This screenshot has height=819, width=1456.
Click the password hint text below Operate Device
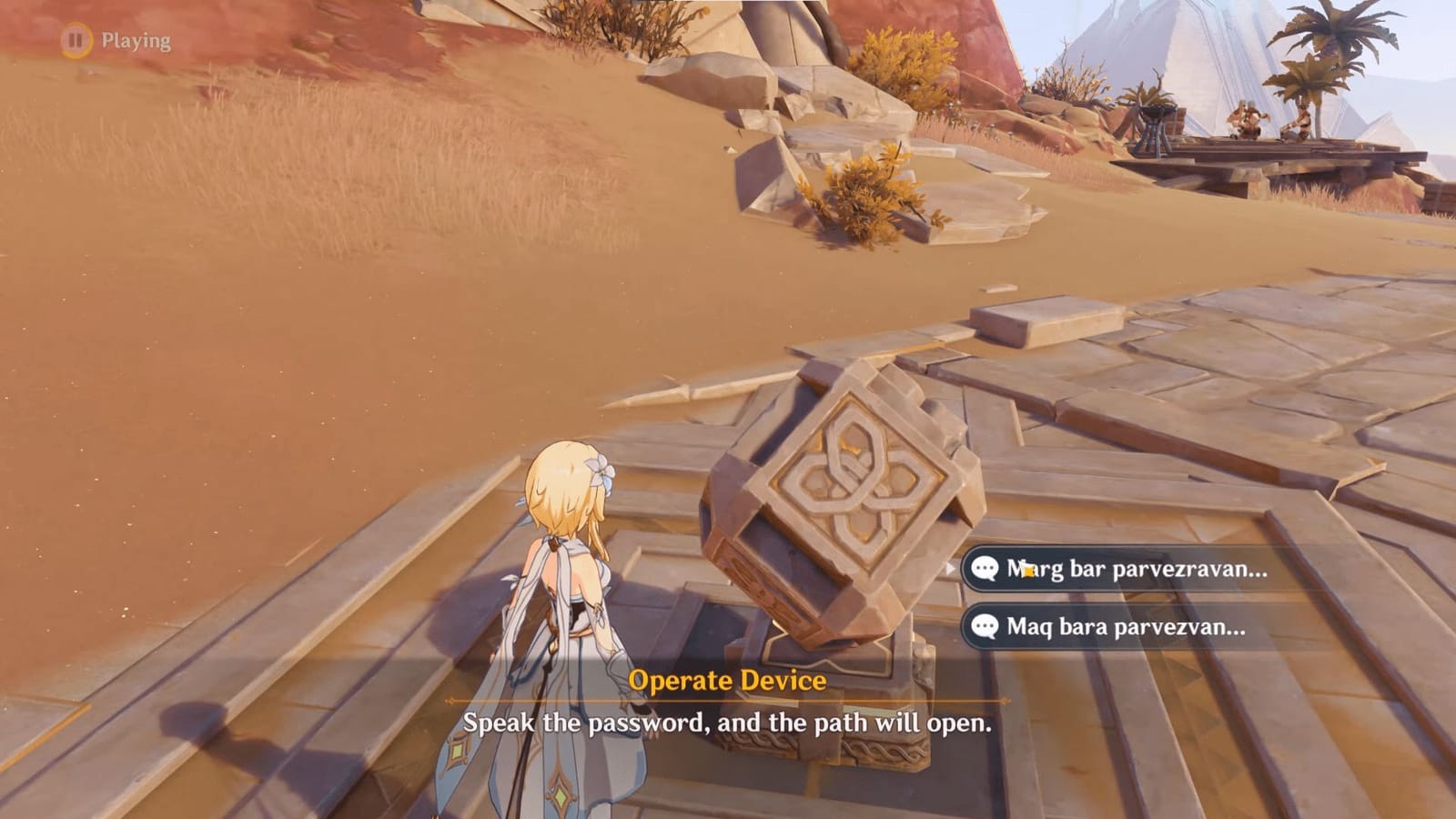coord(728,725)
